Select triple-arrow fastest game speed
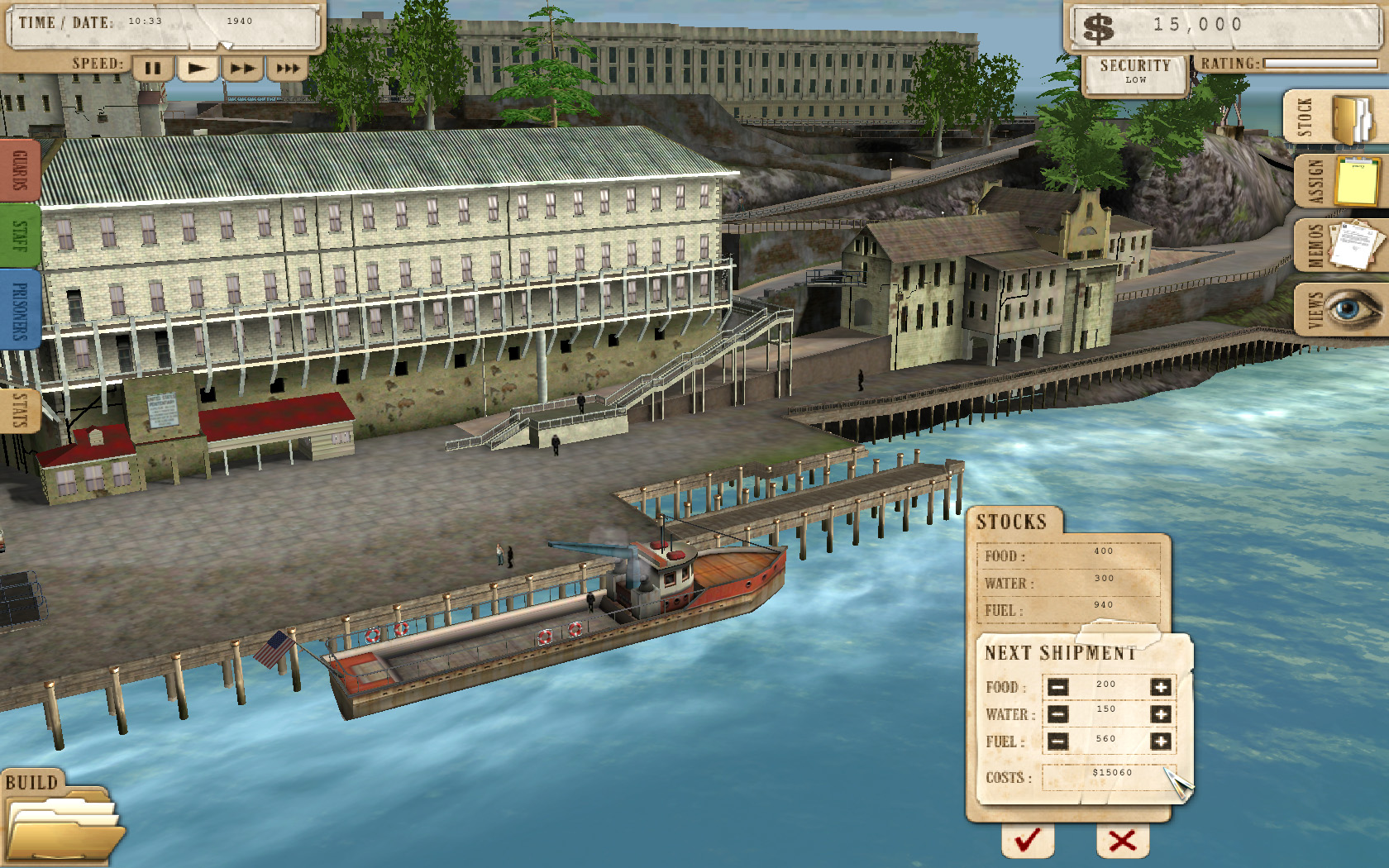Screen dimensions: 1389x868 288,69
